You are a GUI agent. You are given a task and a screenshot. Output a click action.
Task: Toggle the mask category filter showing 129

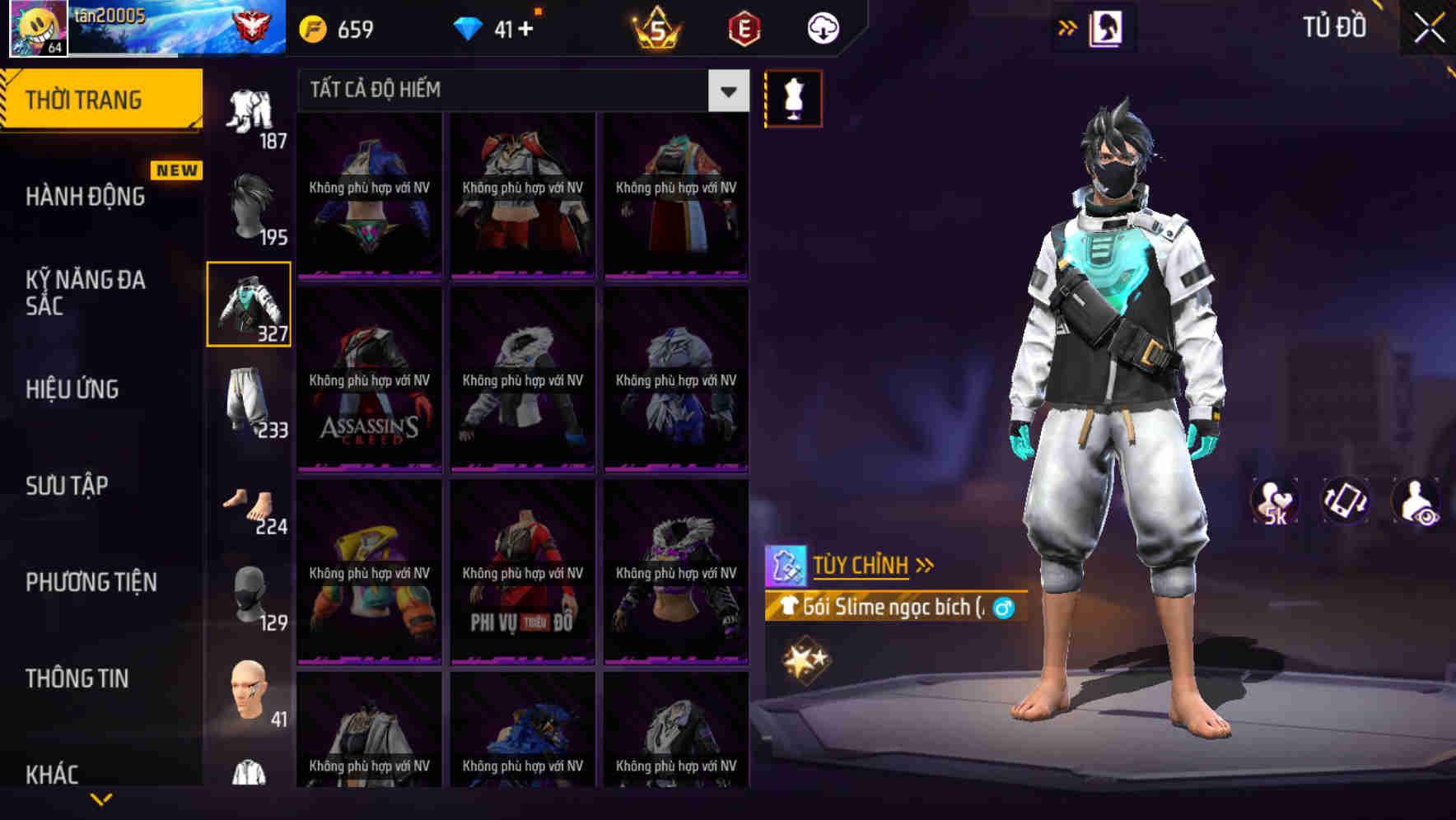coord(249,594)
